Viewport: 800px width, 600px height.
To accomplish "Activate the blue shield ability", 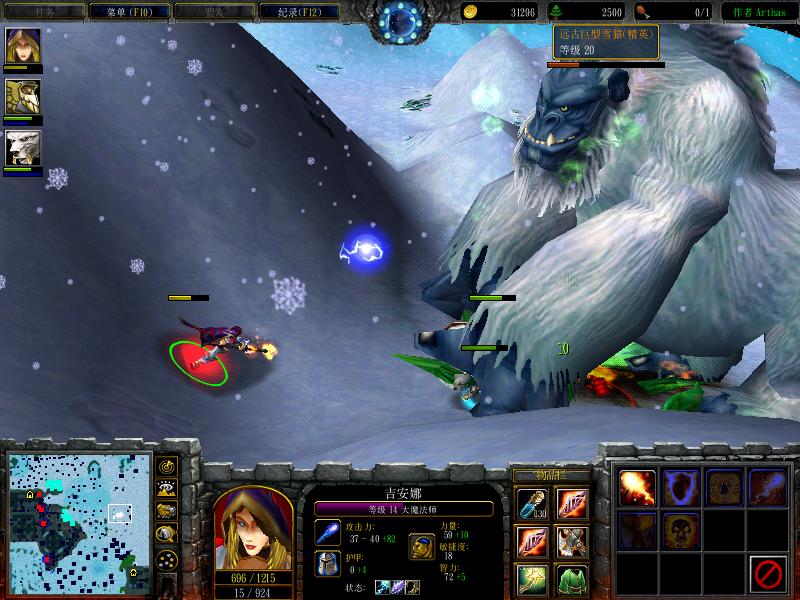I will click(x=681, y=489).
